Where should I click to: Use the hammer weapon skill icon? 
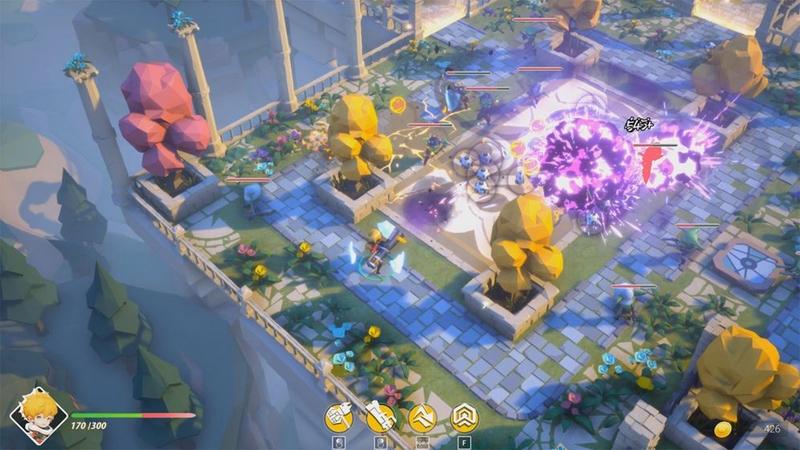pos(380,416)
